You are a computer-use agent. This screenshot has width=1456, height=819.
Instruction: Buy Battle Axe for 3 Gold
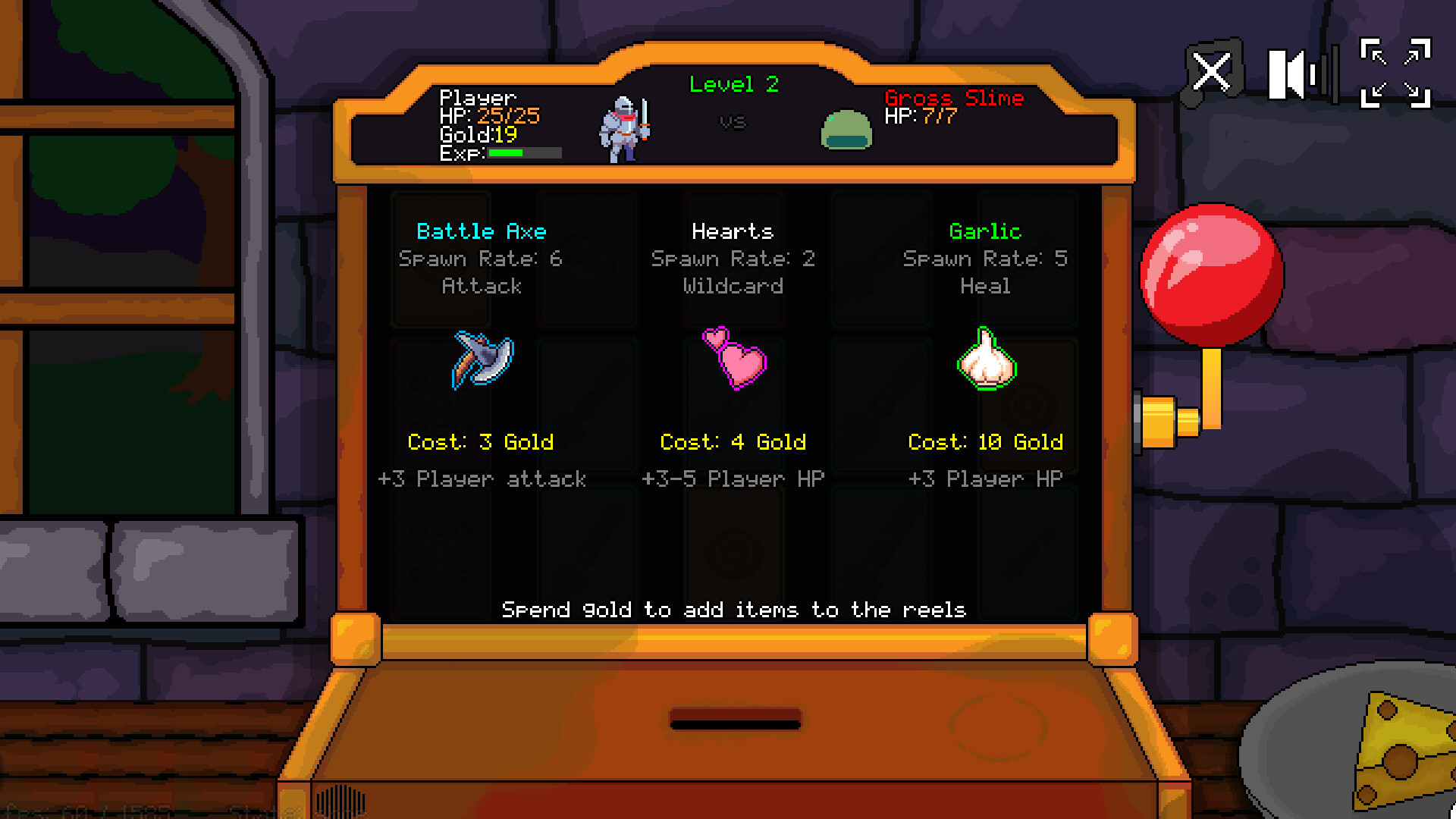coord(482,442)
